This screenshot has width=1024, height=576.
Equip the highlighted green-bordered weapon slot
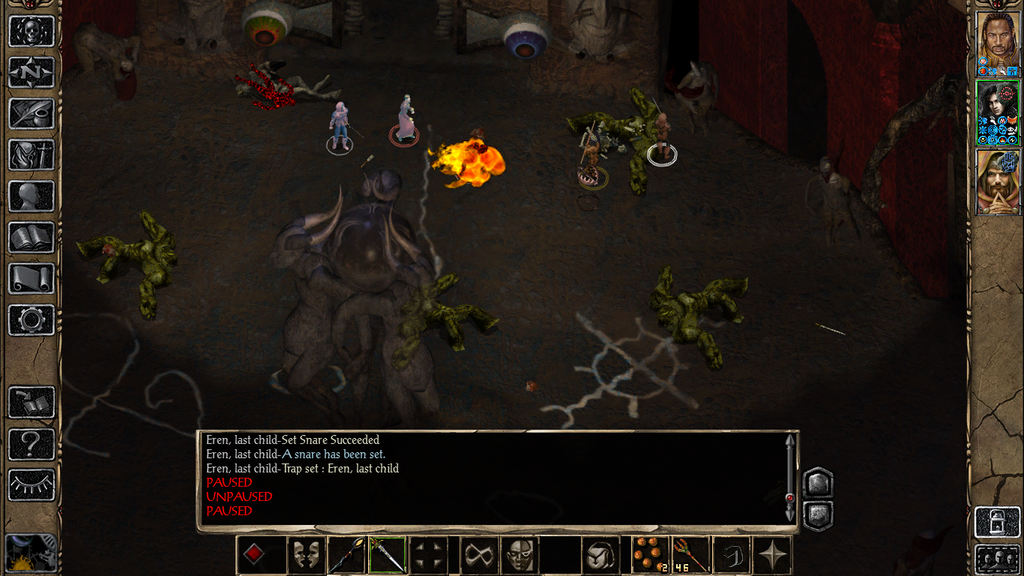point(387,555)
